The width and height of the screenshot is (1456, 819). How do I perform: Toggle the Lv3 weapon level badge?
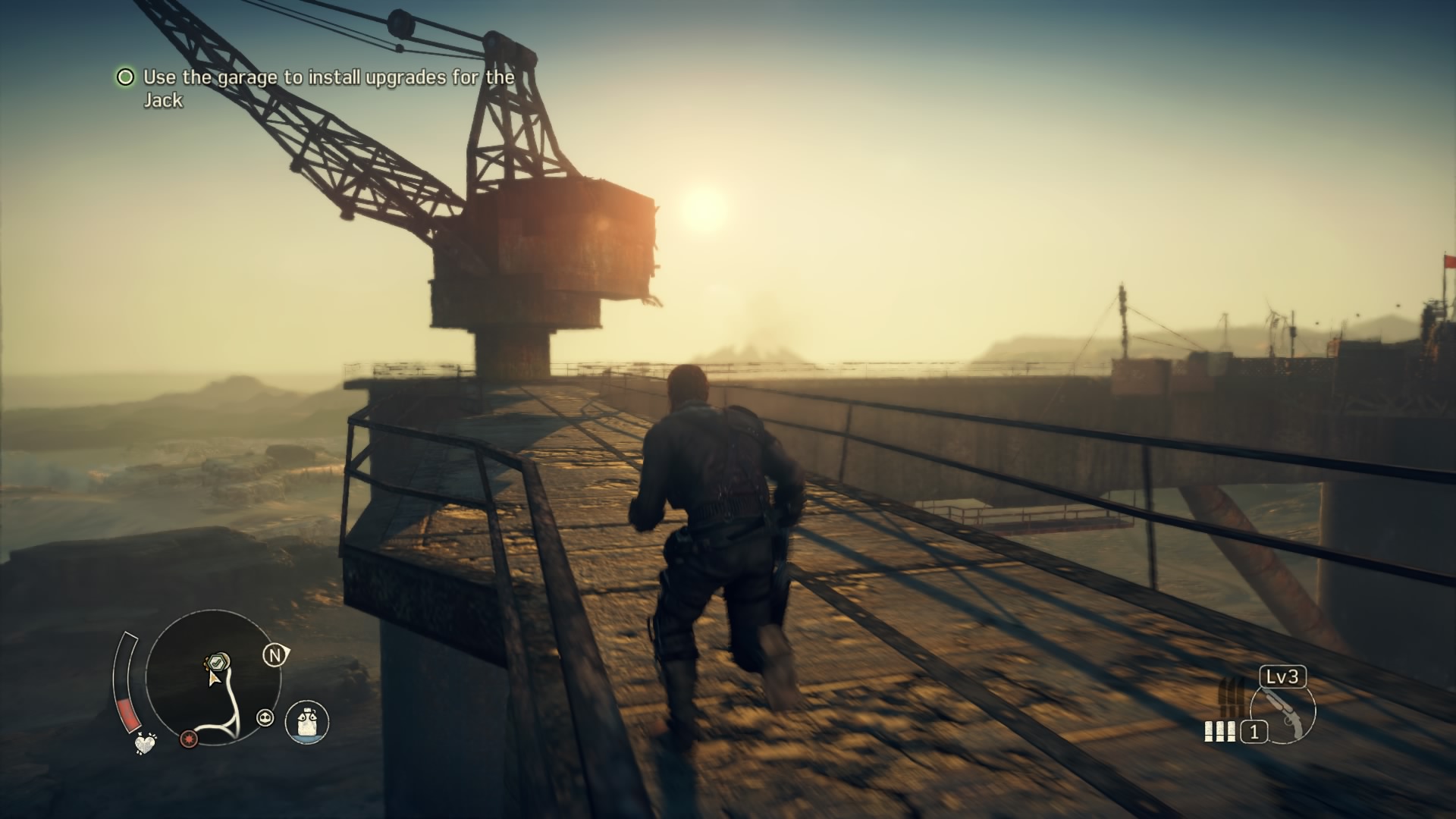point(1282,676)
